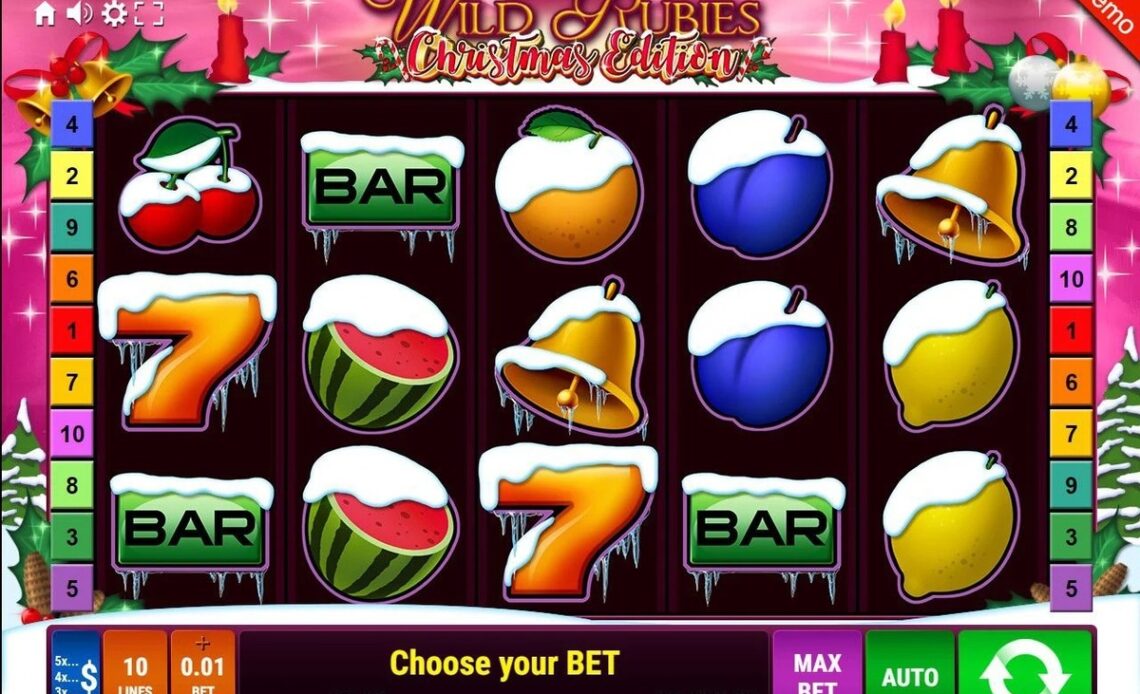Toggle the sound speaker icon
1140x694 pixels.
(80, 13)
